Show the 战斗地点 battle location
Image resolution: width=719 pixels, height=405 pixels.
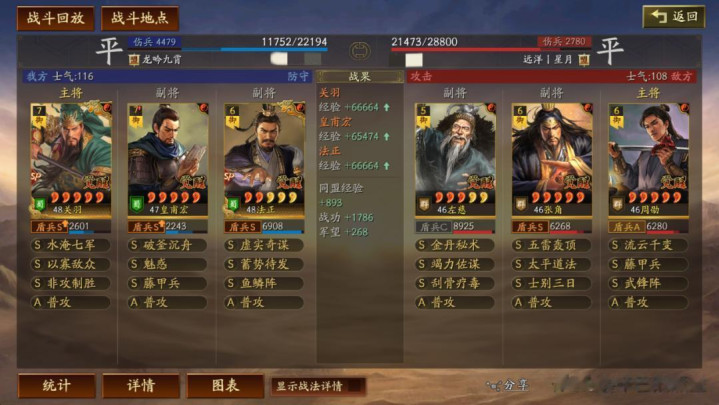tap(140, 18)
